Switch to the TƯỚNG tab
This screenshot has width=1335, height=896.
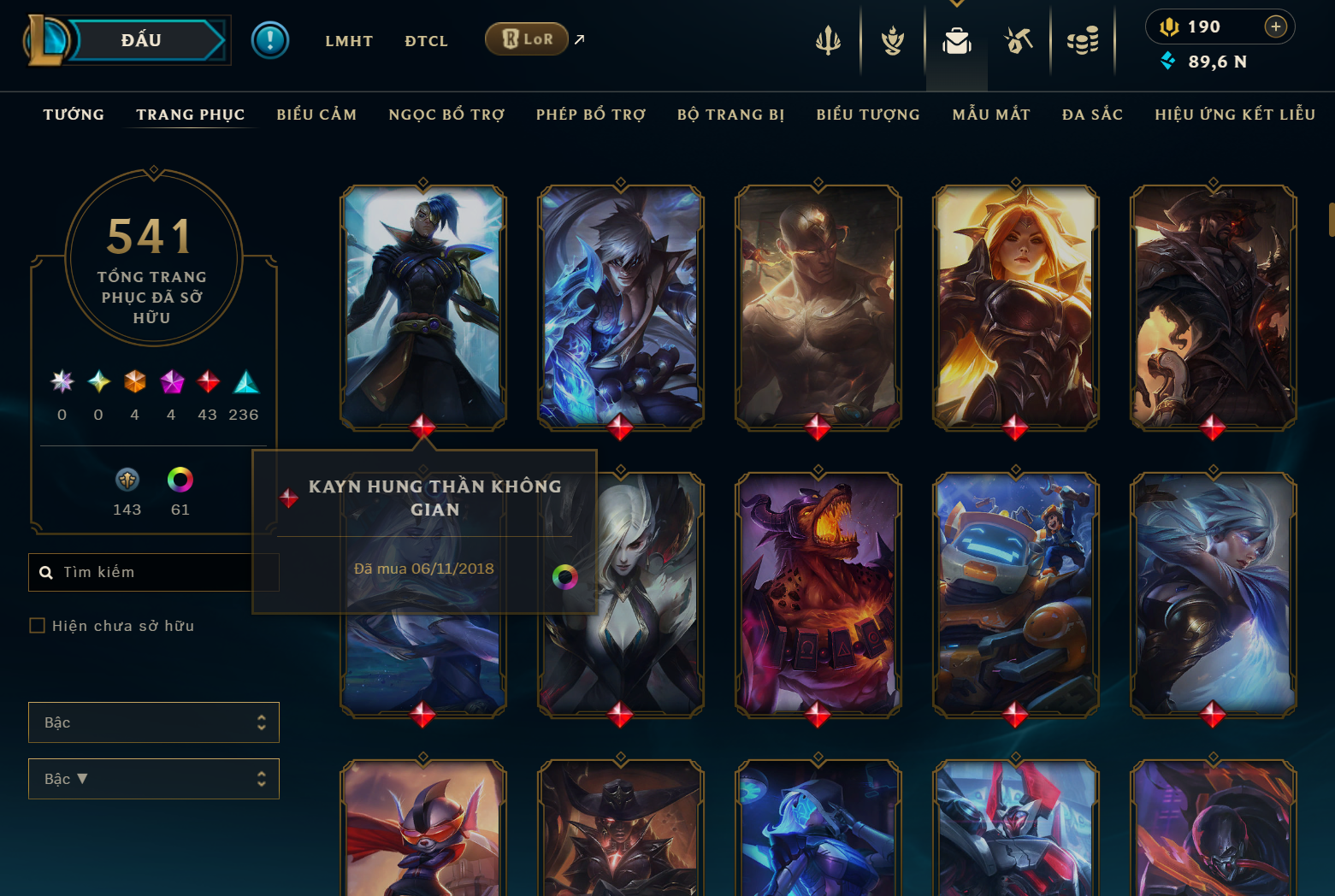pos(74,115)
